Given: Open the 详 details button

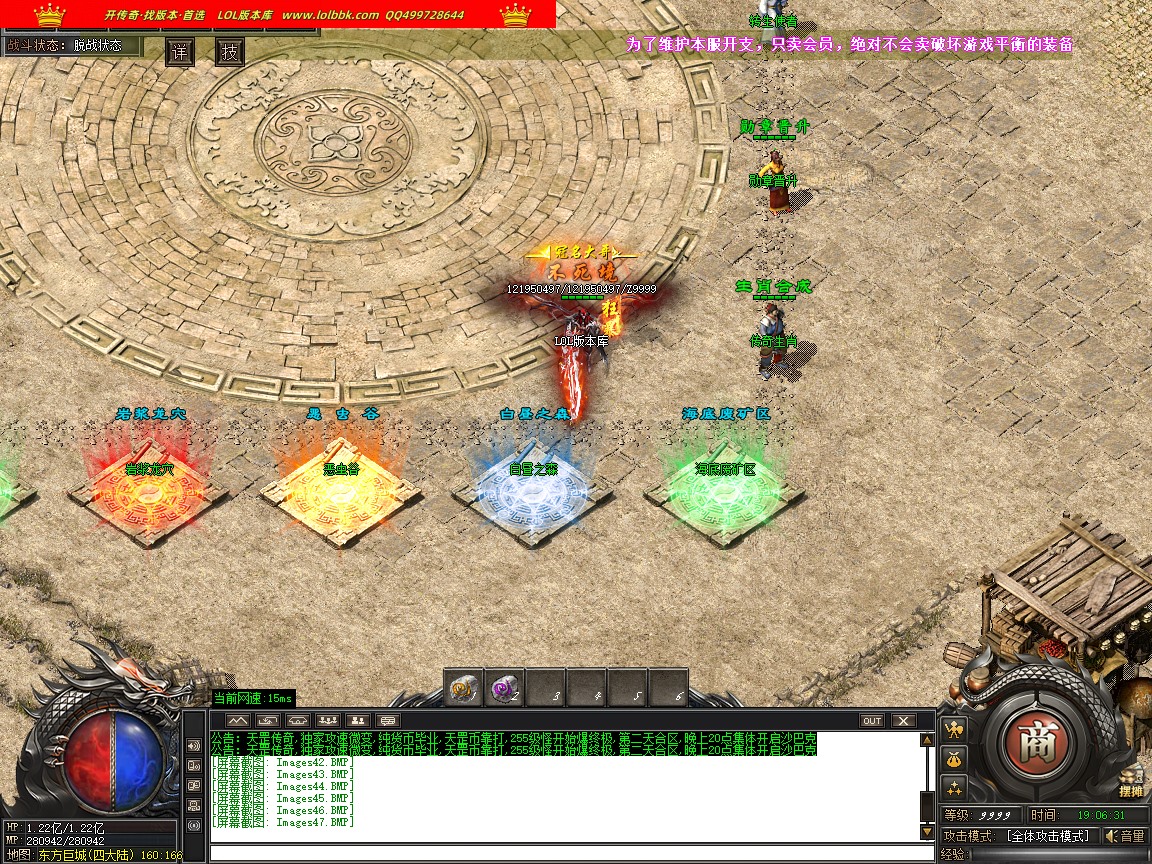Looking at the screenshot, I should (x=180, y=52).
